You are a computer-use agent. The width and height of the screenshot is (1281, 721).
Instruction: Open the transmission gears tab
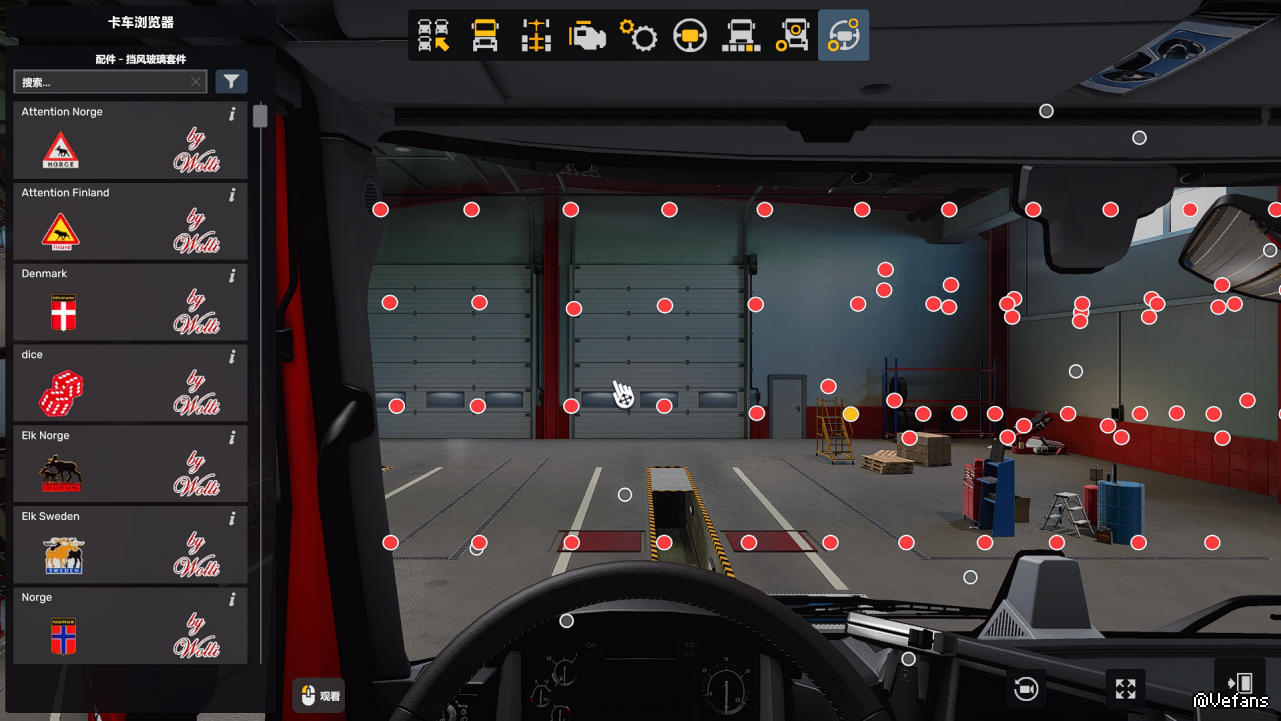pos(639,35)
